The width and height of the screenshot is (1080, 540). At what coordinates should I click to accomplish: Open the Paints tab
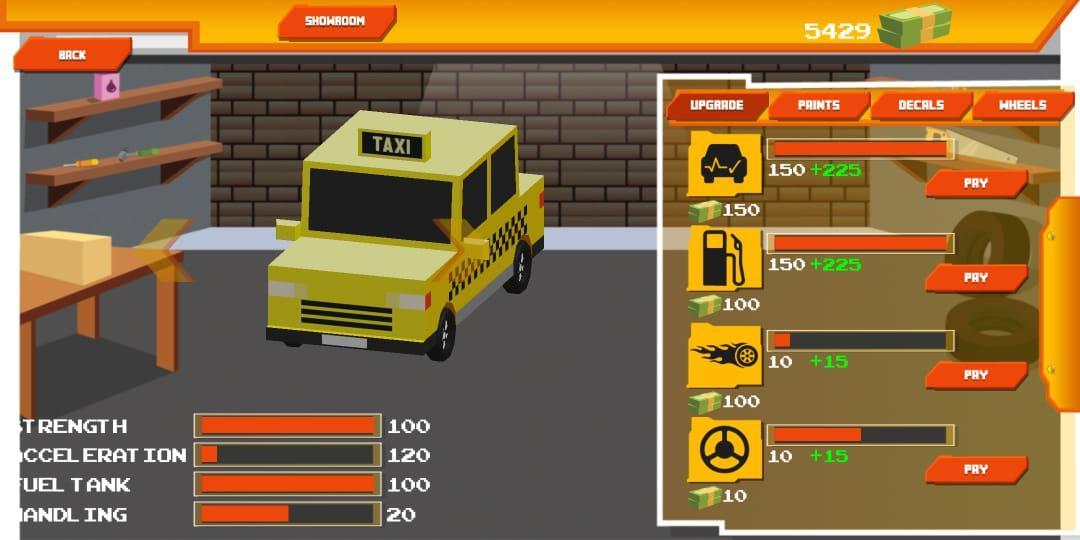click(819, 105)
